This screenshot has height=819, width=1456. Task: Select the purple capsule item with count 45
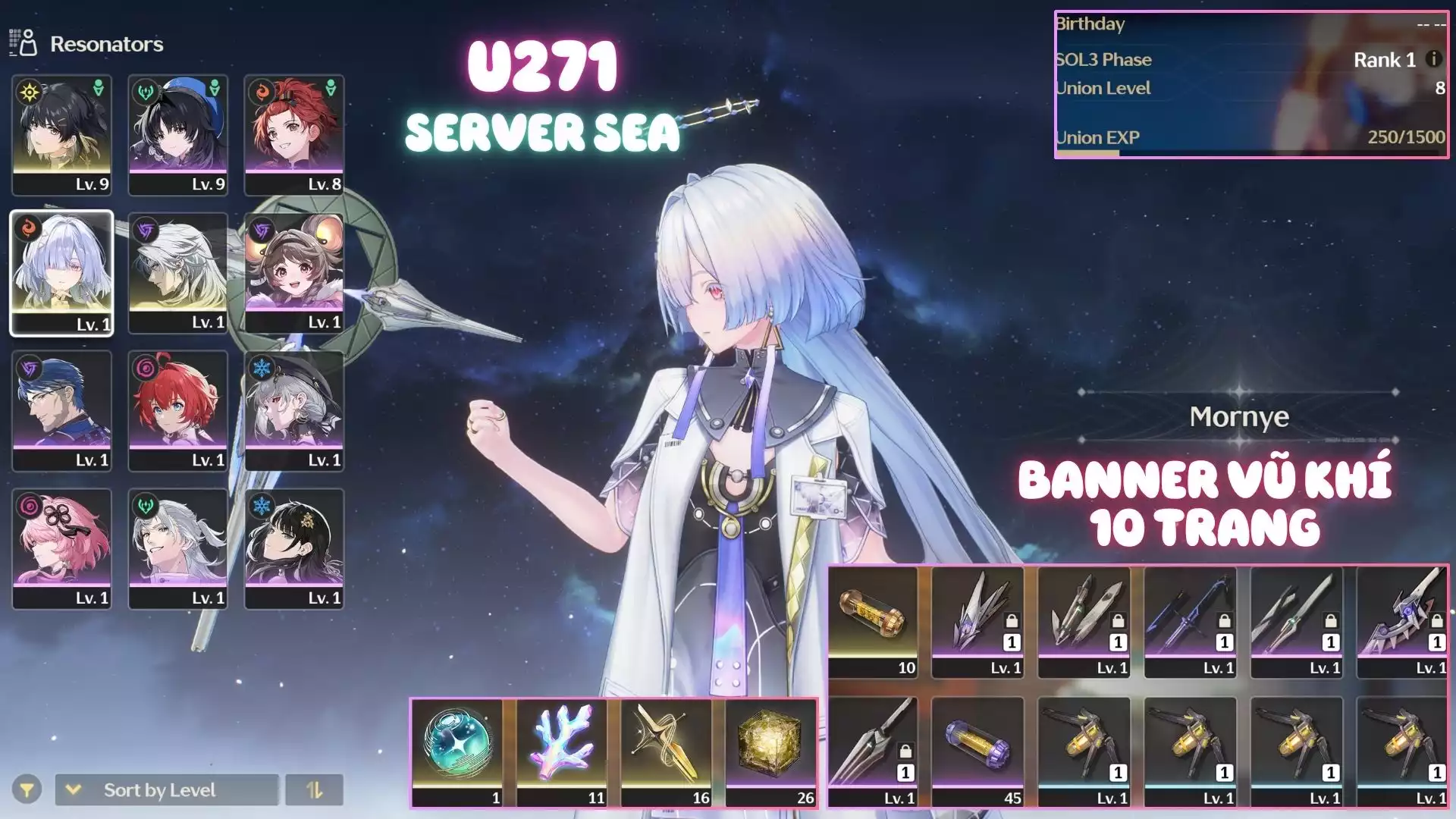point(978,752)
